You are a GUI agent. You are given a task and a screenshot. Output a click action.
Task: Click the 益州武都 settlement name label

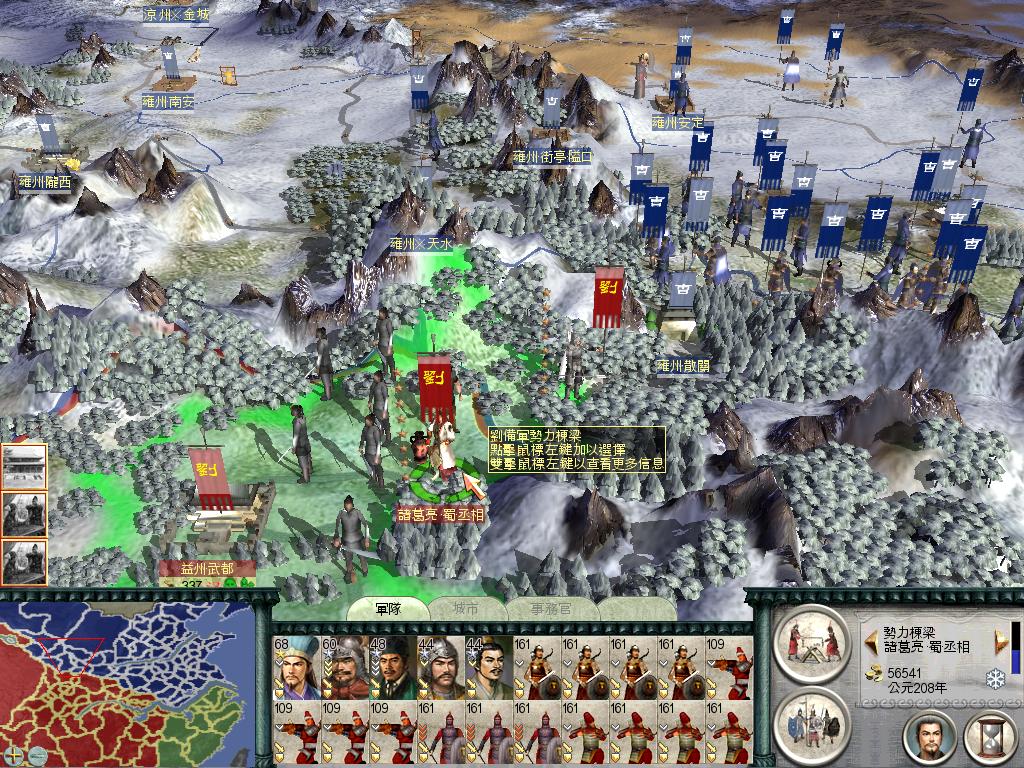[204, 568]
